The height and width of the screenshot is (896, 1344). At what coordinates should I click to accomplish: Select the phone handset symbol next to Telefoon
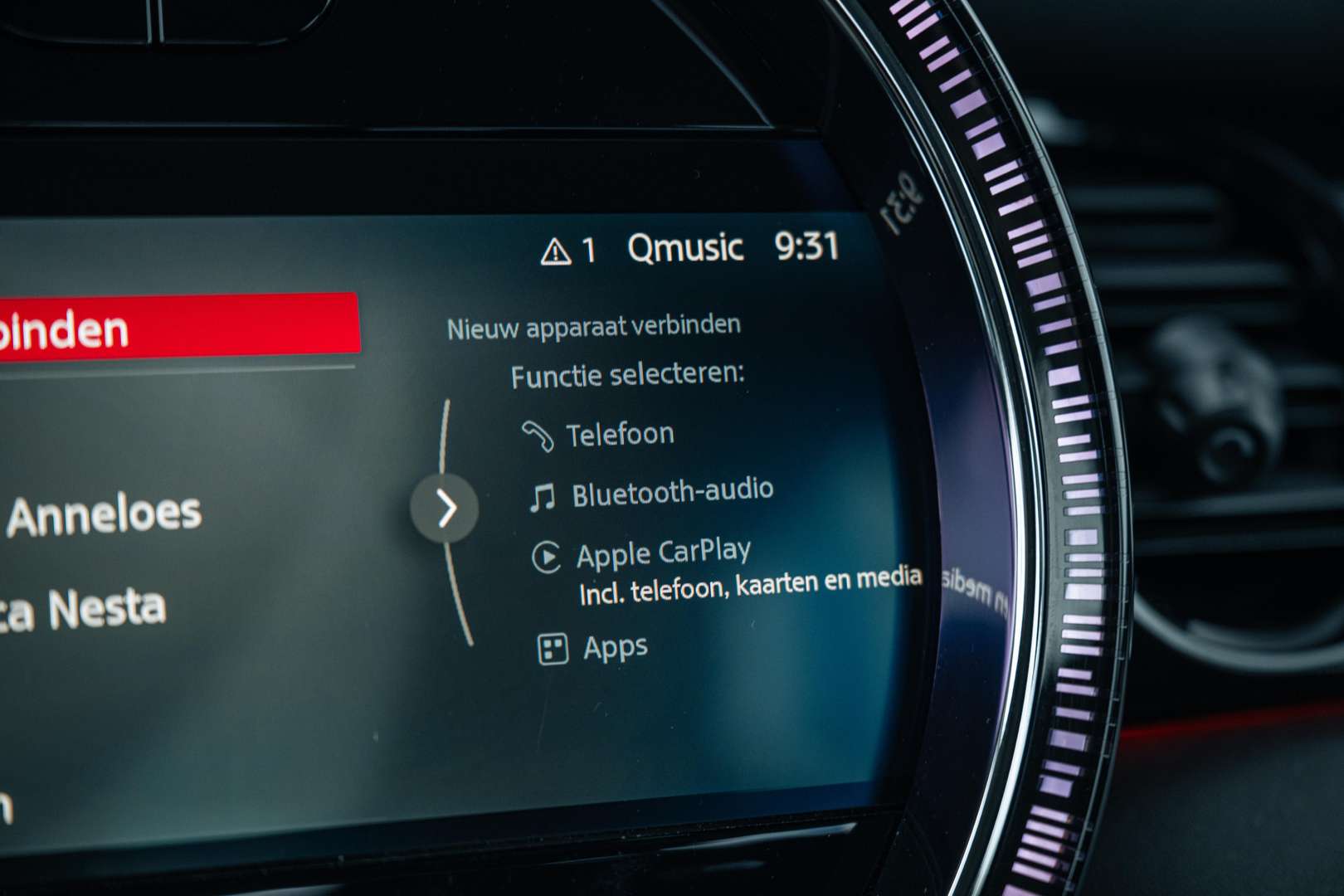tap(538, 431)
